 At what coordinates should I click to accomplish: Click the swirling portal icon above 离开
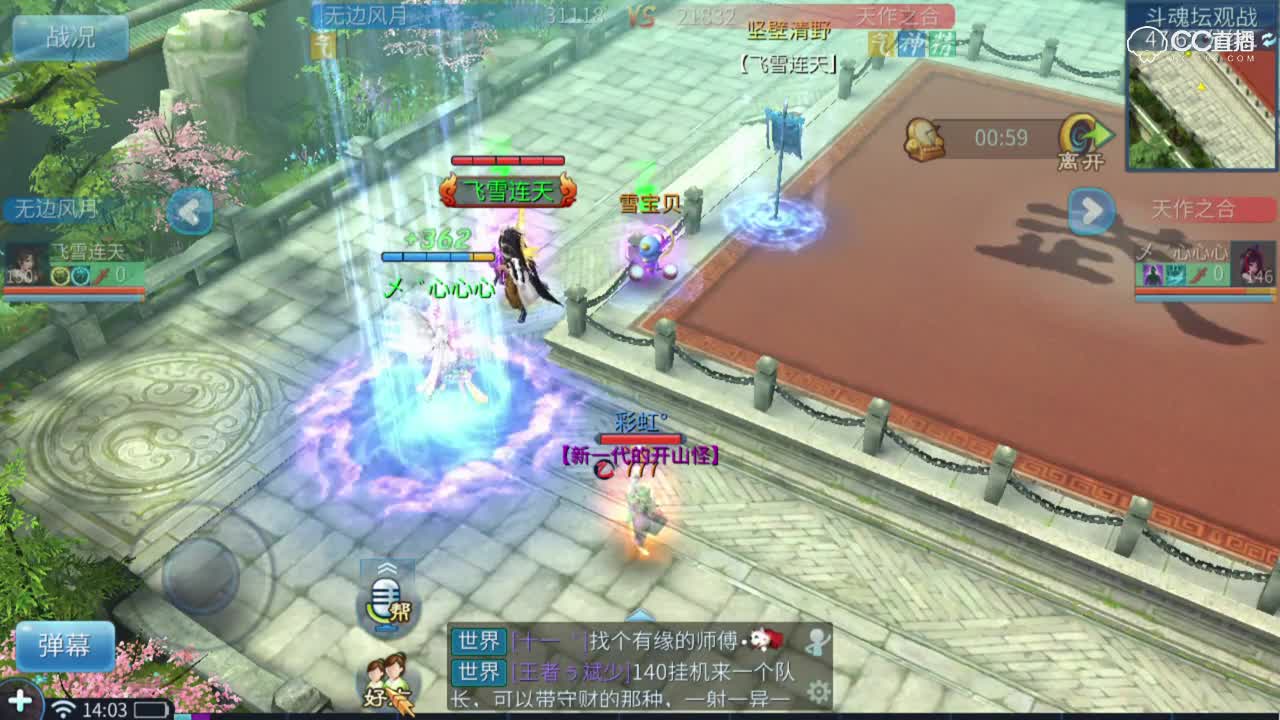pos(1078,133)
